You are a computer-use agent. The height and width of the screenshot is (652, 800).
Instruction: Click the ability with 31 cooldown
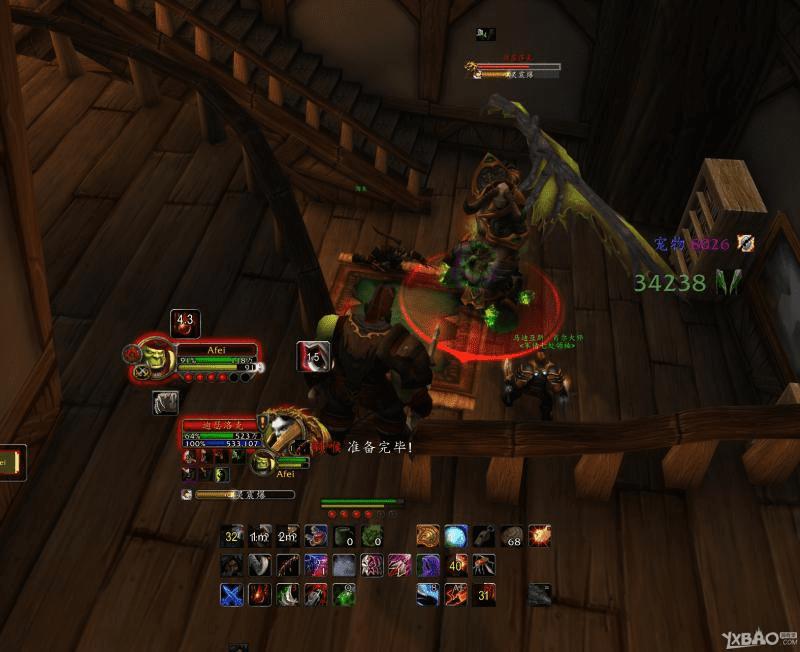[x=484, y=595]
